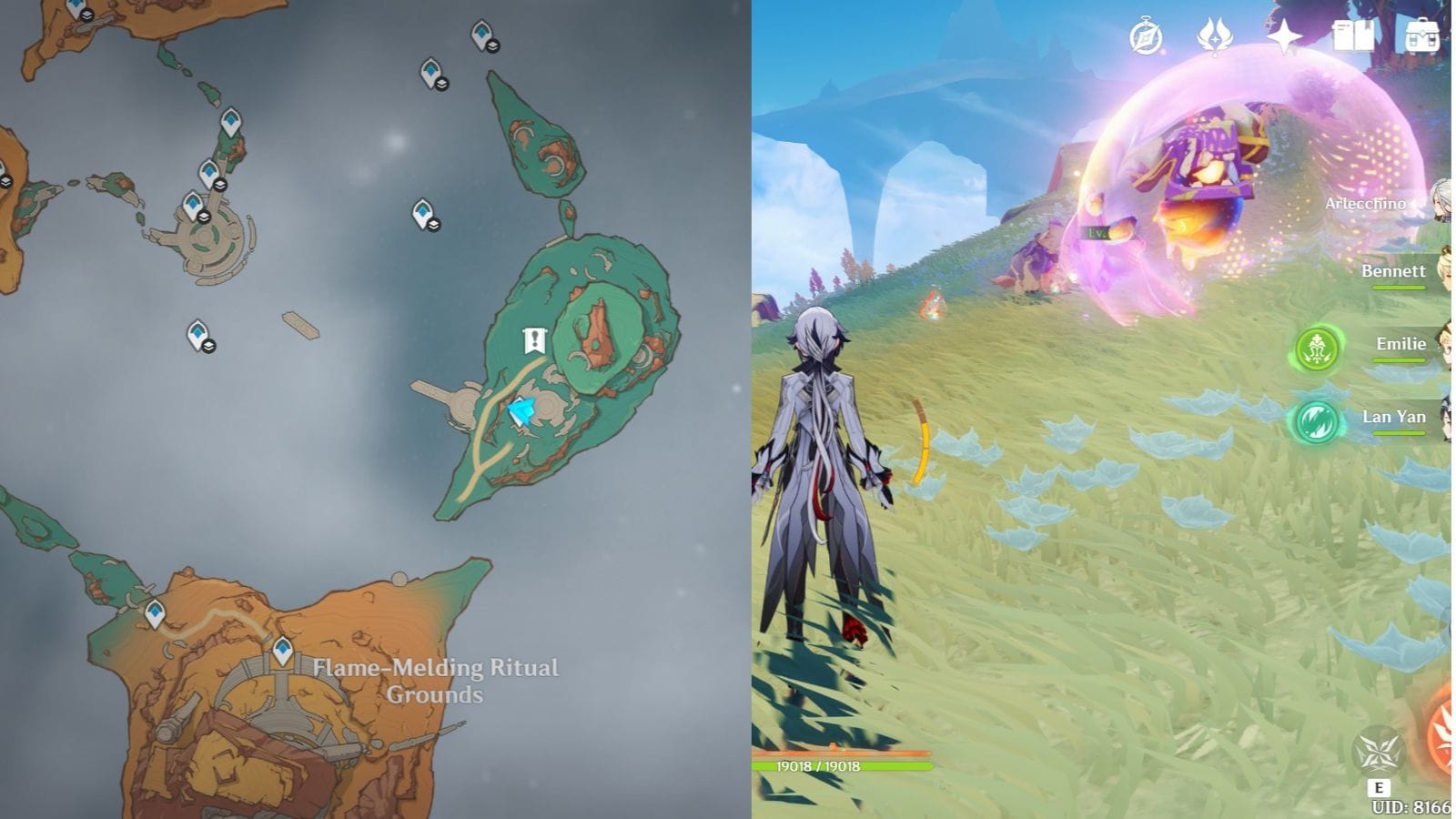Open the Adventurer Handbook compass icon
The width and height of the screenshot is (1456, 819).
pos(1145,35)
